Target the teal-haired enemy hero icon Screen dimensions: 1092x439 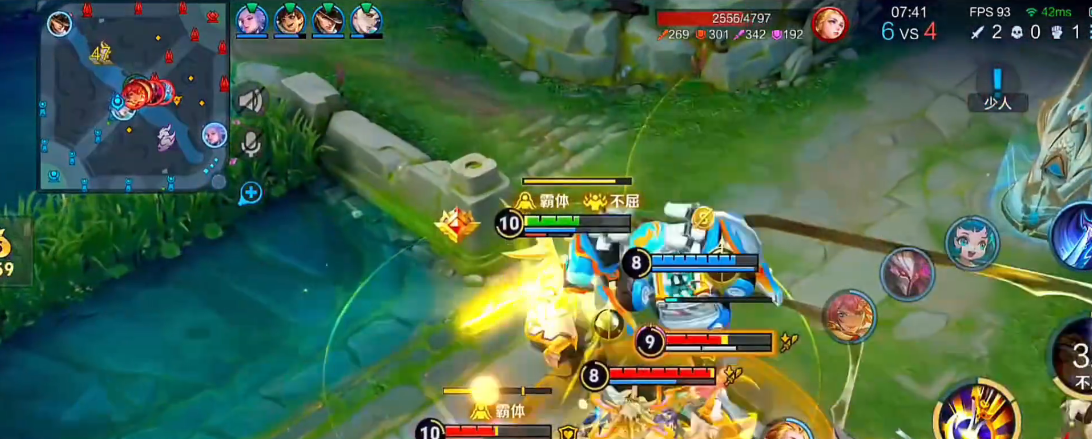click(x=972, y=243)
